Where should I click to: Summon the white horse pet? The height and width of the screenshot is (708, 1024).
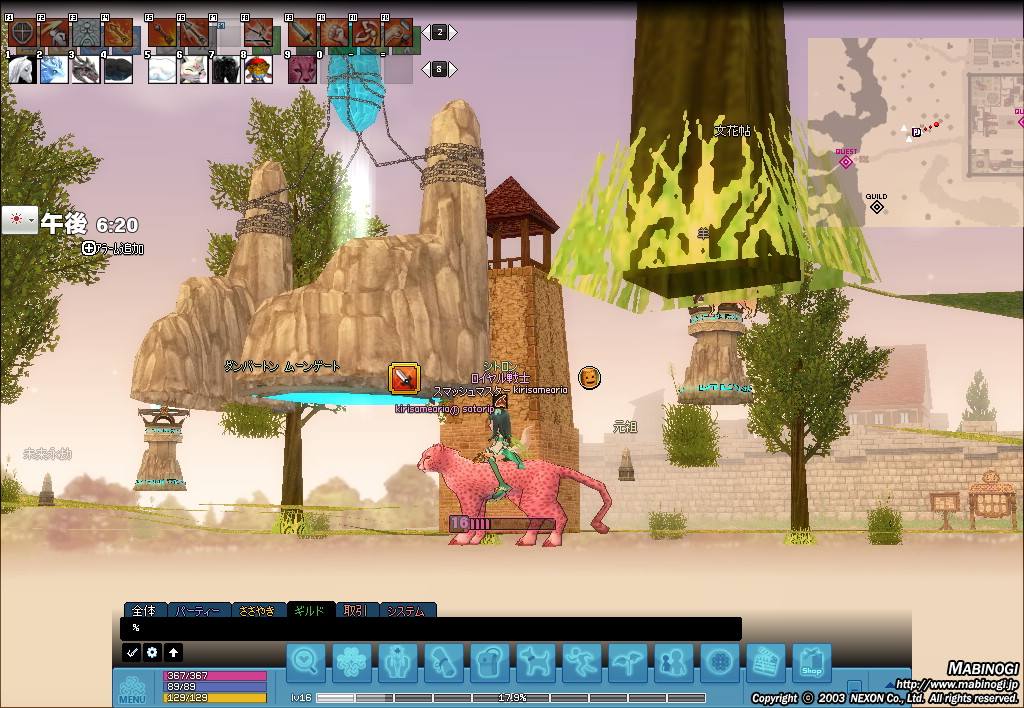coord(21,69)
